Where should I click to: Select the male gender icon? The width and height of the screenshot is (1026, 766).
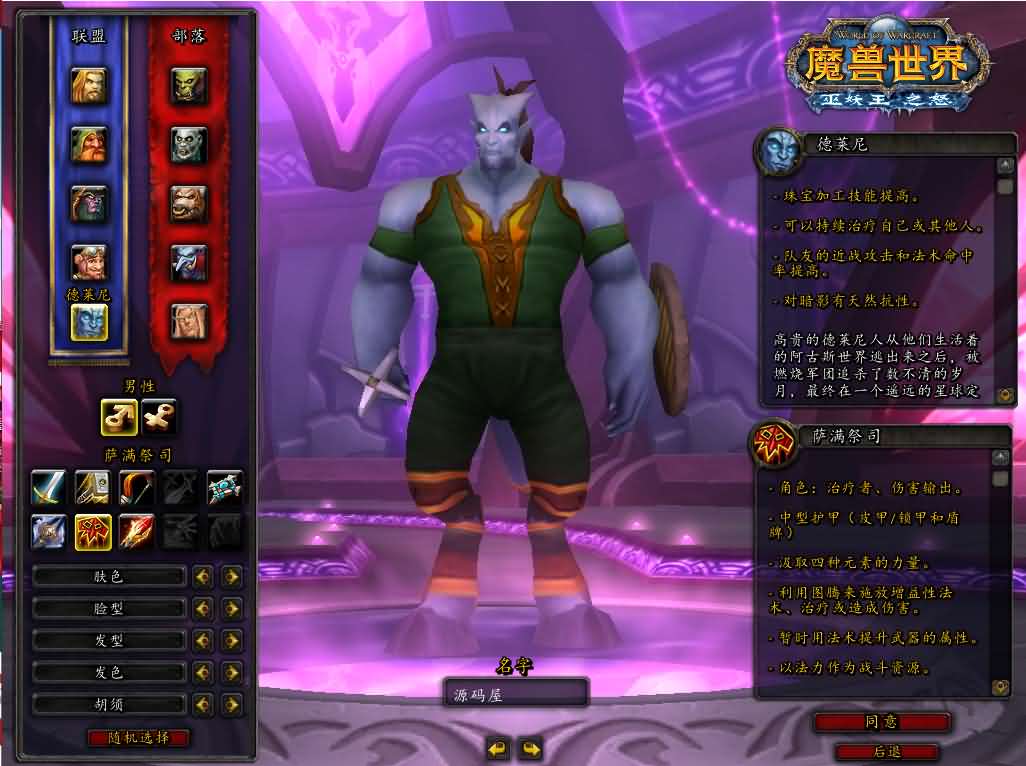pyautogui.click(x=119, y=416)
